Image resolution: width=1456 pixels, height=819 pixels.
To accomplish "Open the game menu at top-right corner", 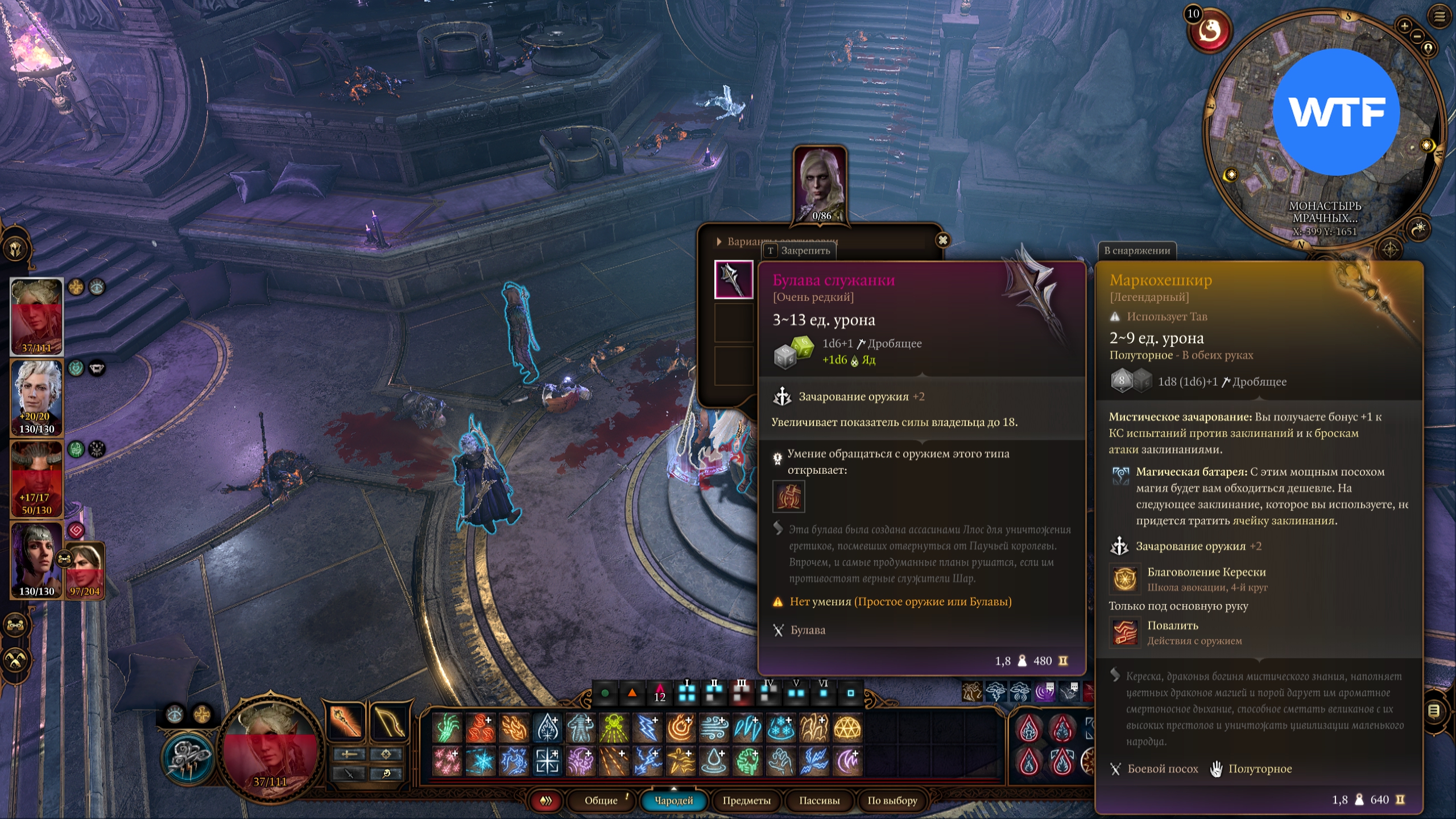I will pos(1440,17).
